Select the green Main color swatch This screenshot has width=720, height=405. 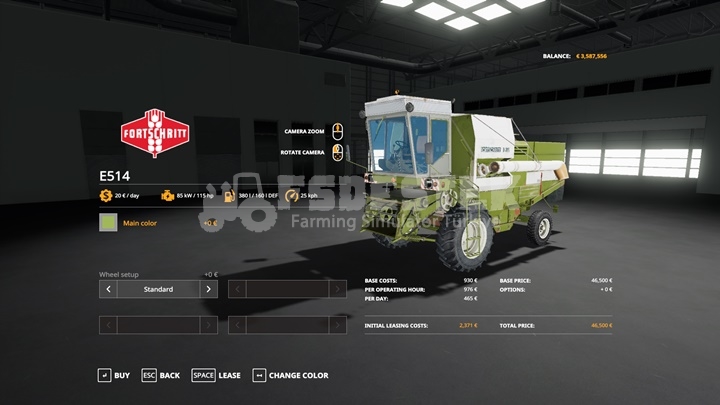pos(108,223)
